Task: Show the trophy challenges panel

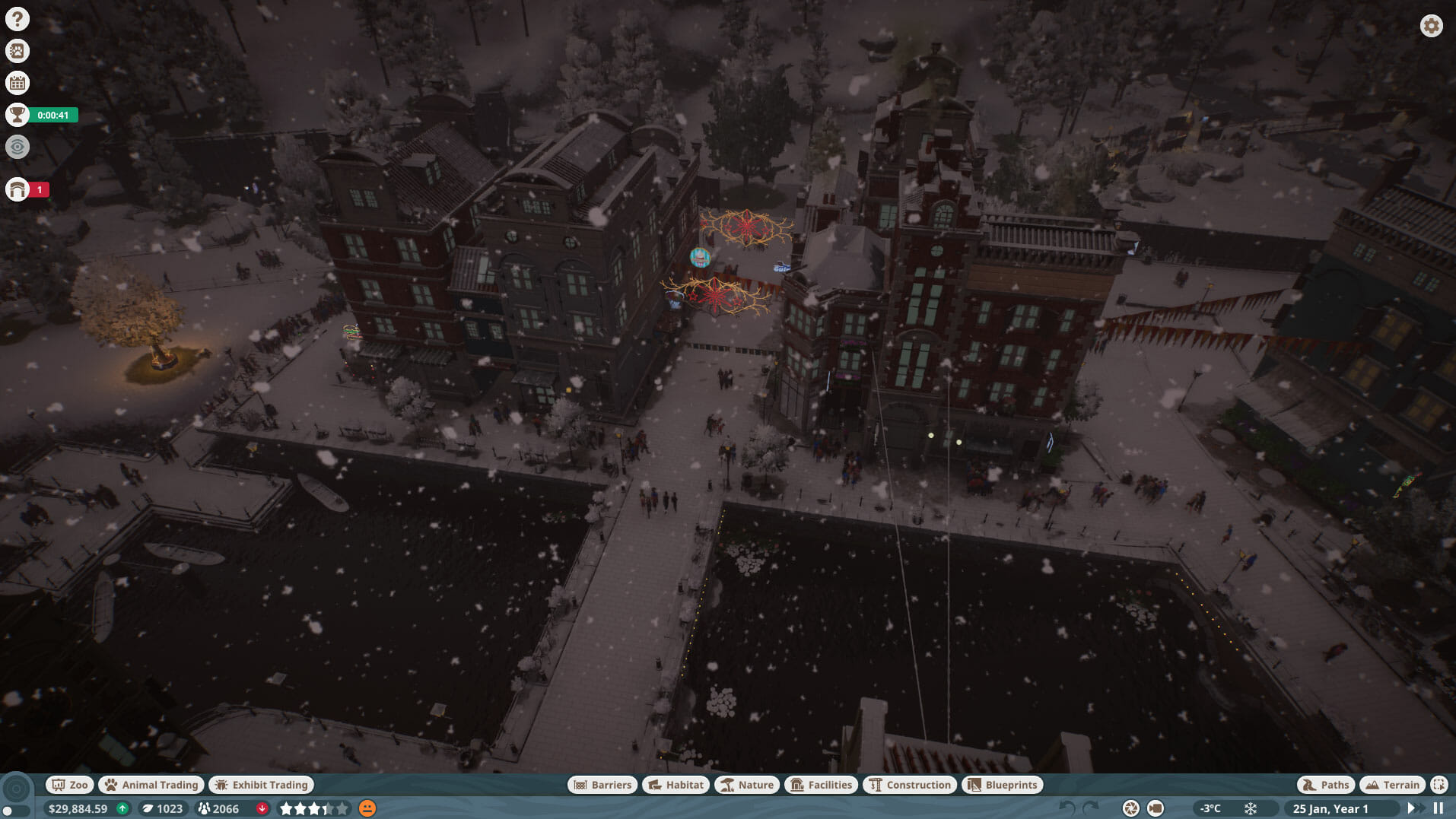Action: (17, 115)
